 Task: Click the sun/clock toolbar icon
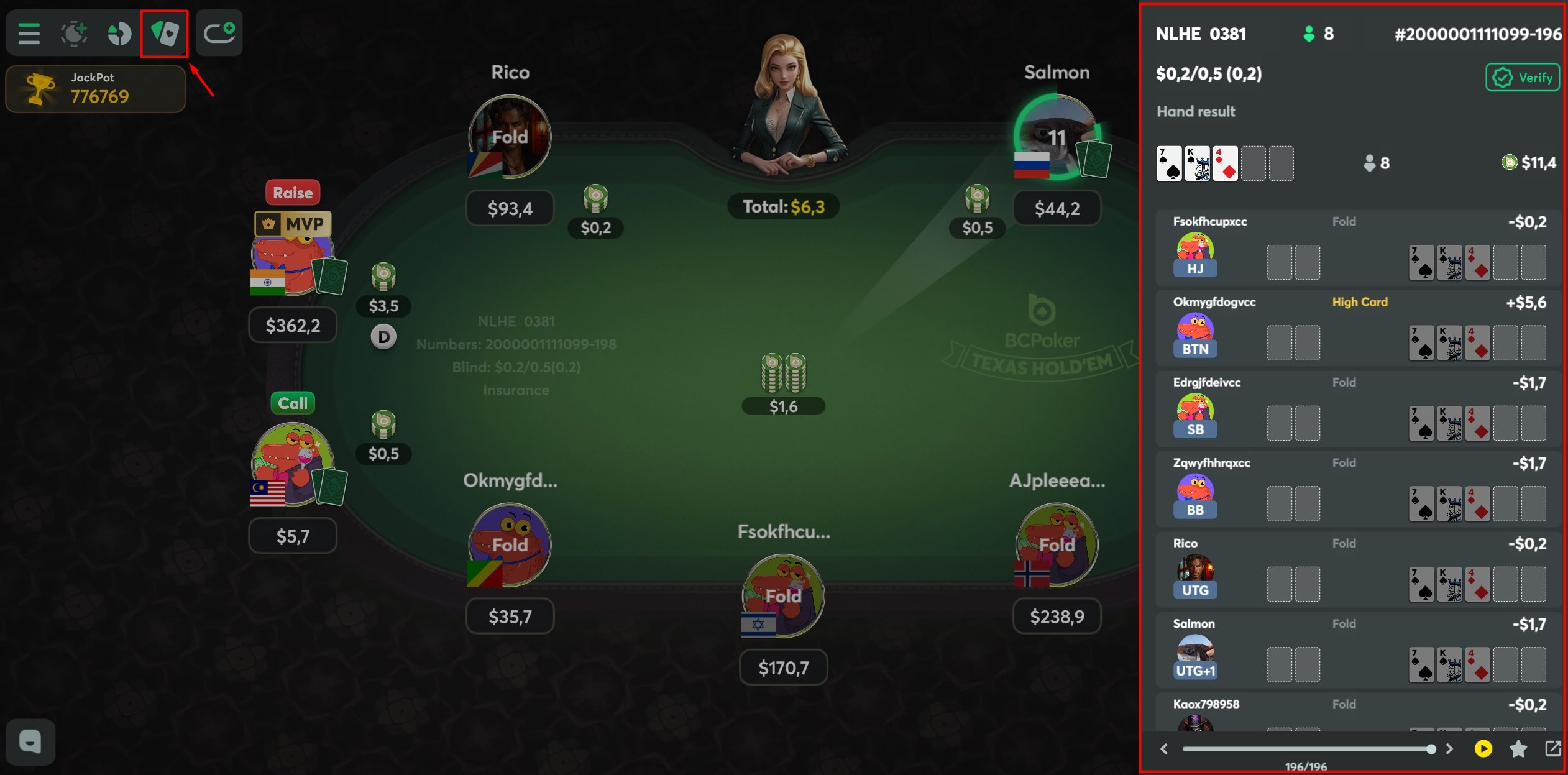click(x=73, y=34)
